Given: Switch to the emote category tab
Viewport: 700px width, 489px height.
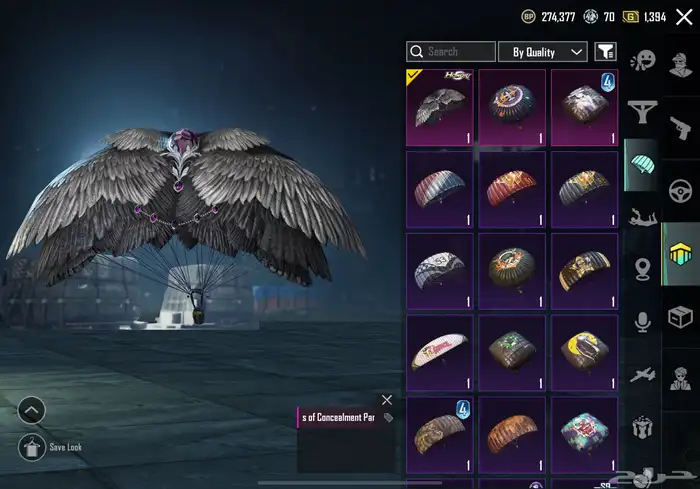Looking at the screenshot, I should point(641,60).
